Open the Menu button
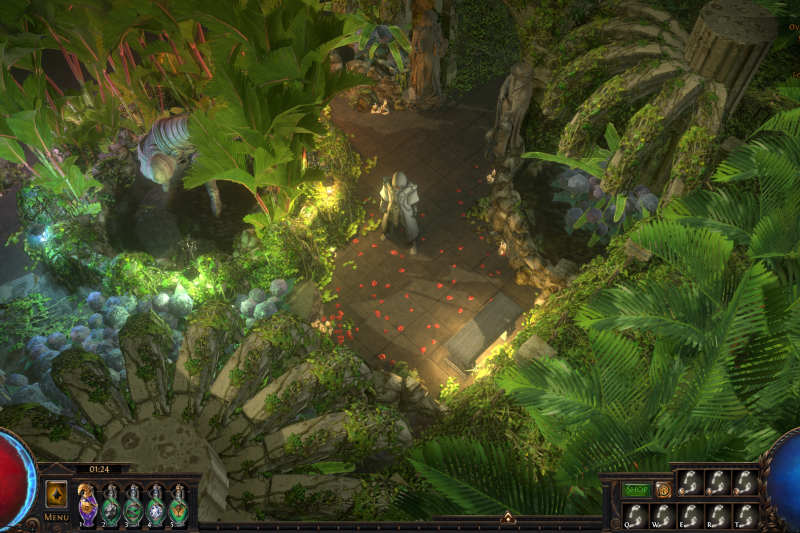The width and height of the screenshot is (800, 533). click(56, 517)
